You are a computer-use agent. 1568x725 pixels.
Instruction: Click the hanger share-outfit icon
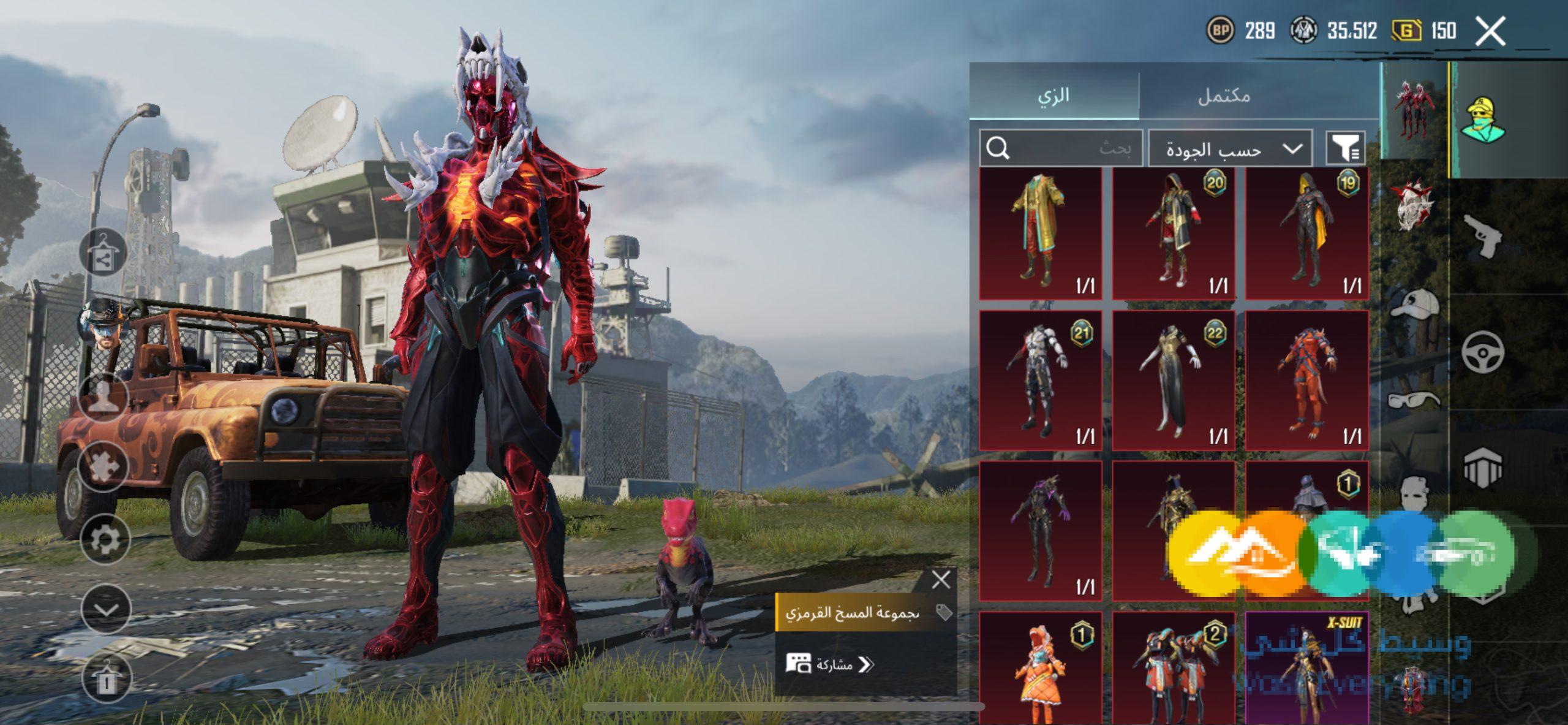(x=102, y=253)
